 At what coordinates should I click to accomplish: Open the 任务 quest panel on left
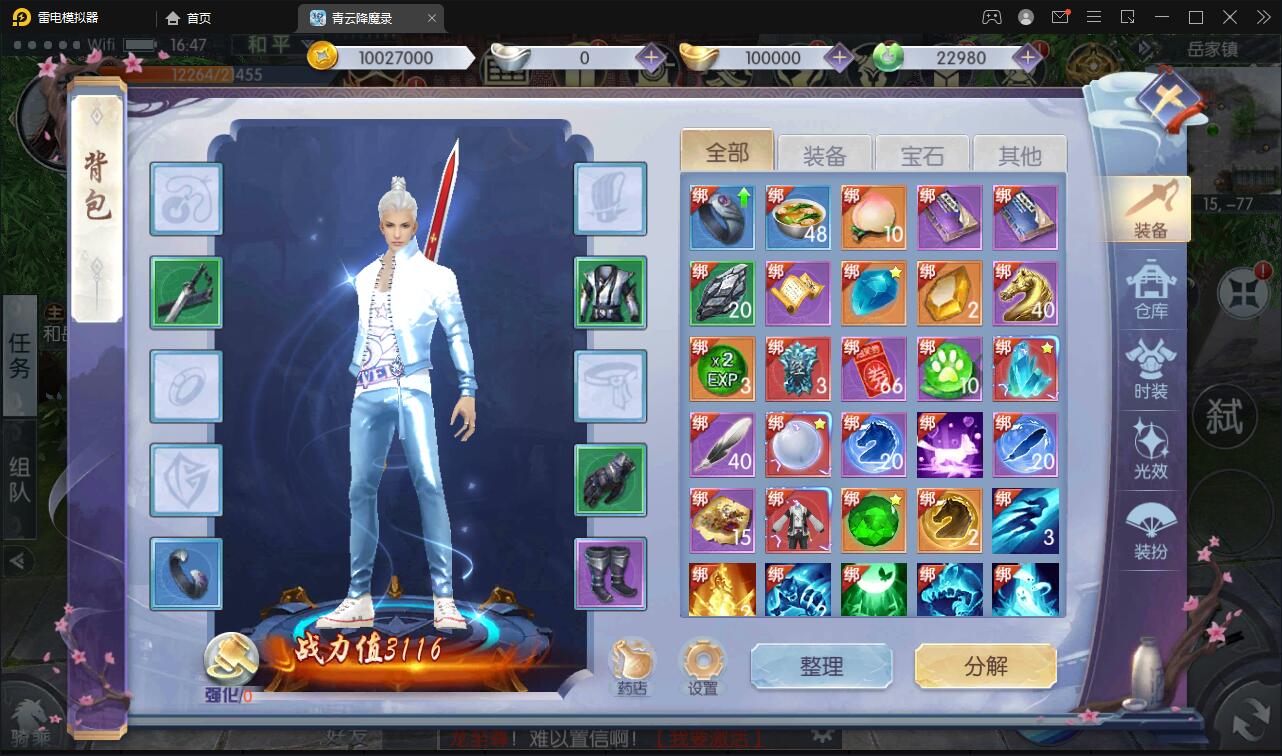point(19,356)
